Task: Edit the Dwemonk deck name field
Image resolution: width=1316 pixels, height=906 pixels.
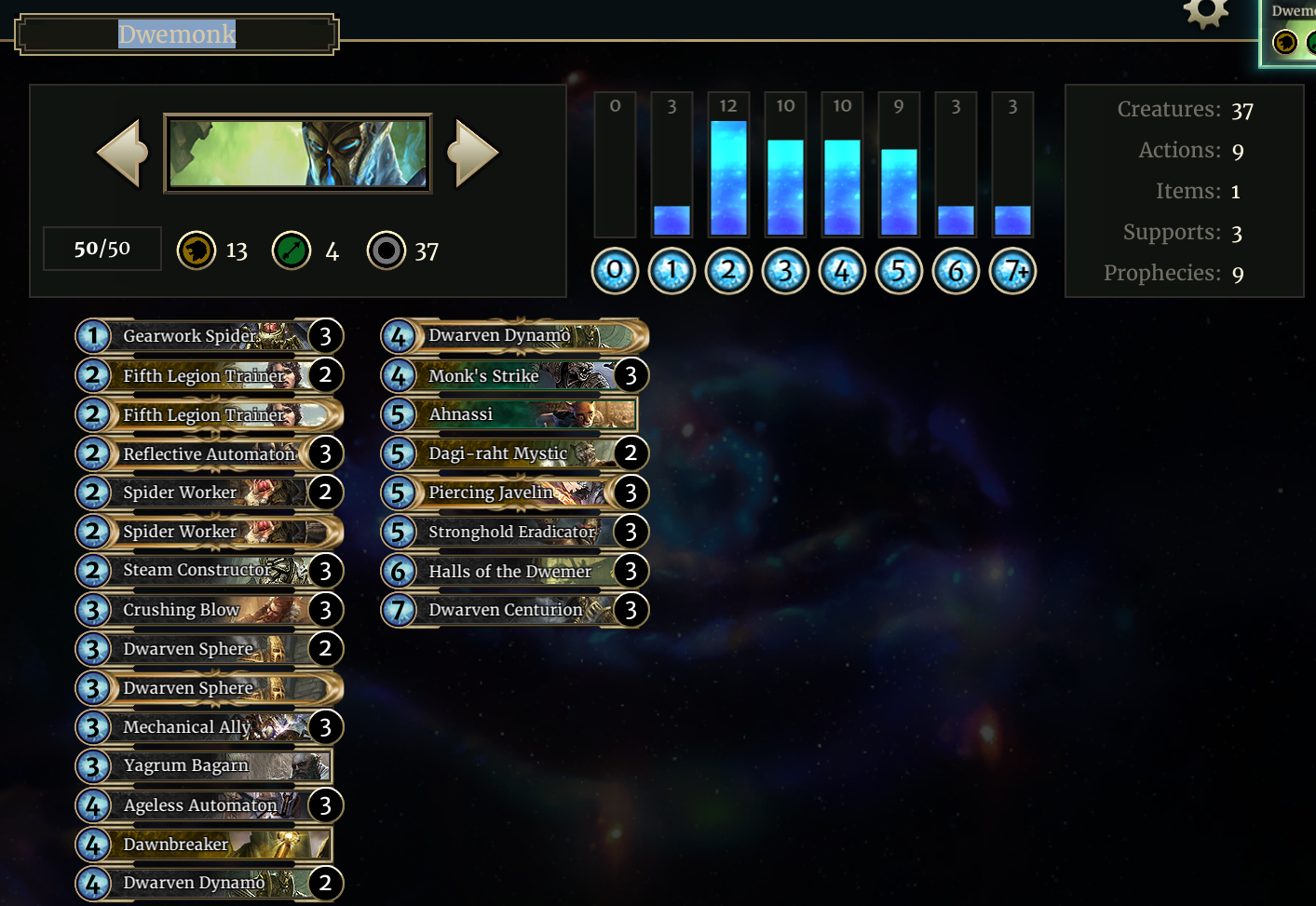Action: (x=177, y=34)
